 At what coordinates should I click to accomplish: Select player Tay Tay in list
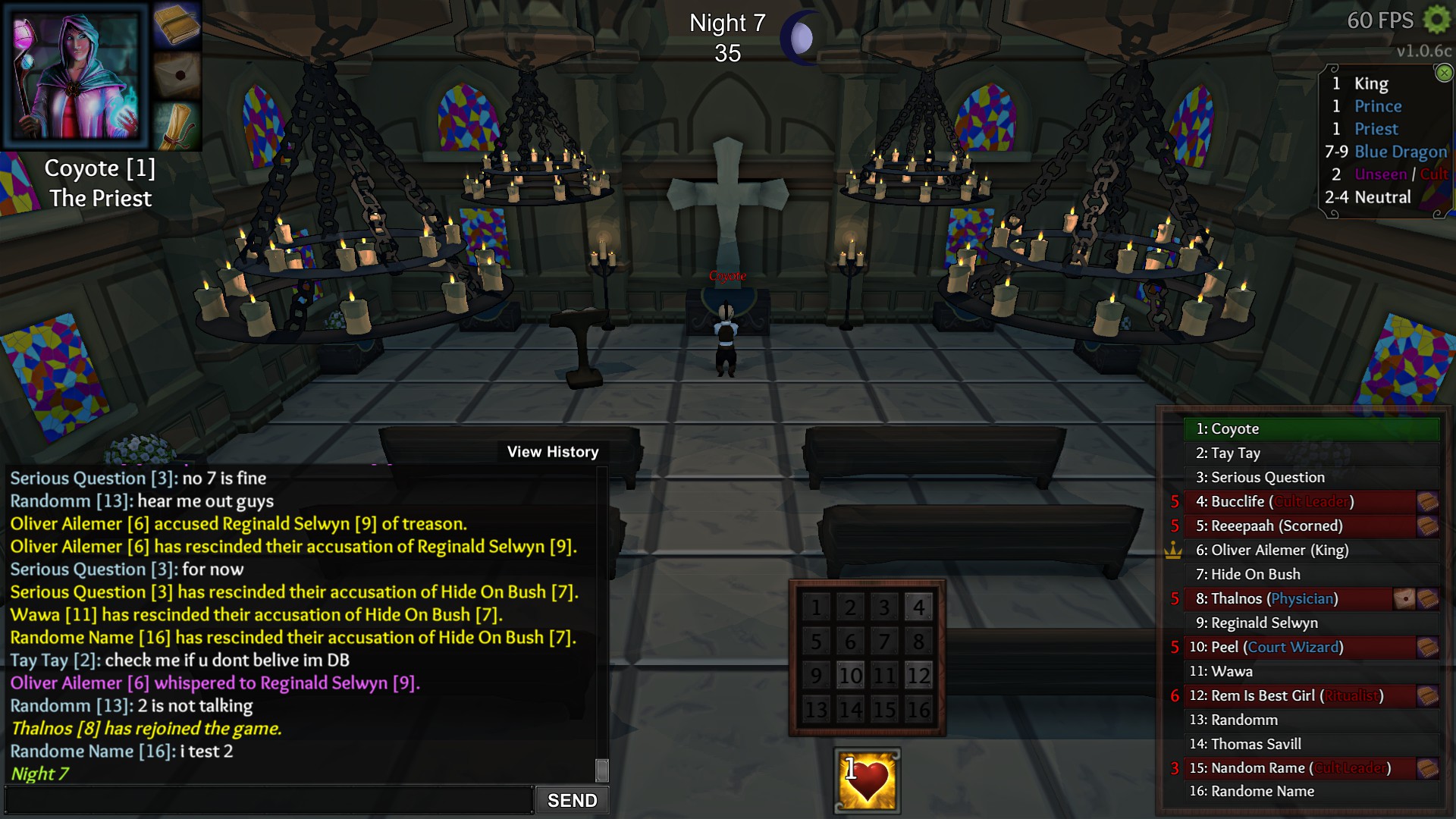click(x=1311, y=453)
